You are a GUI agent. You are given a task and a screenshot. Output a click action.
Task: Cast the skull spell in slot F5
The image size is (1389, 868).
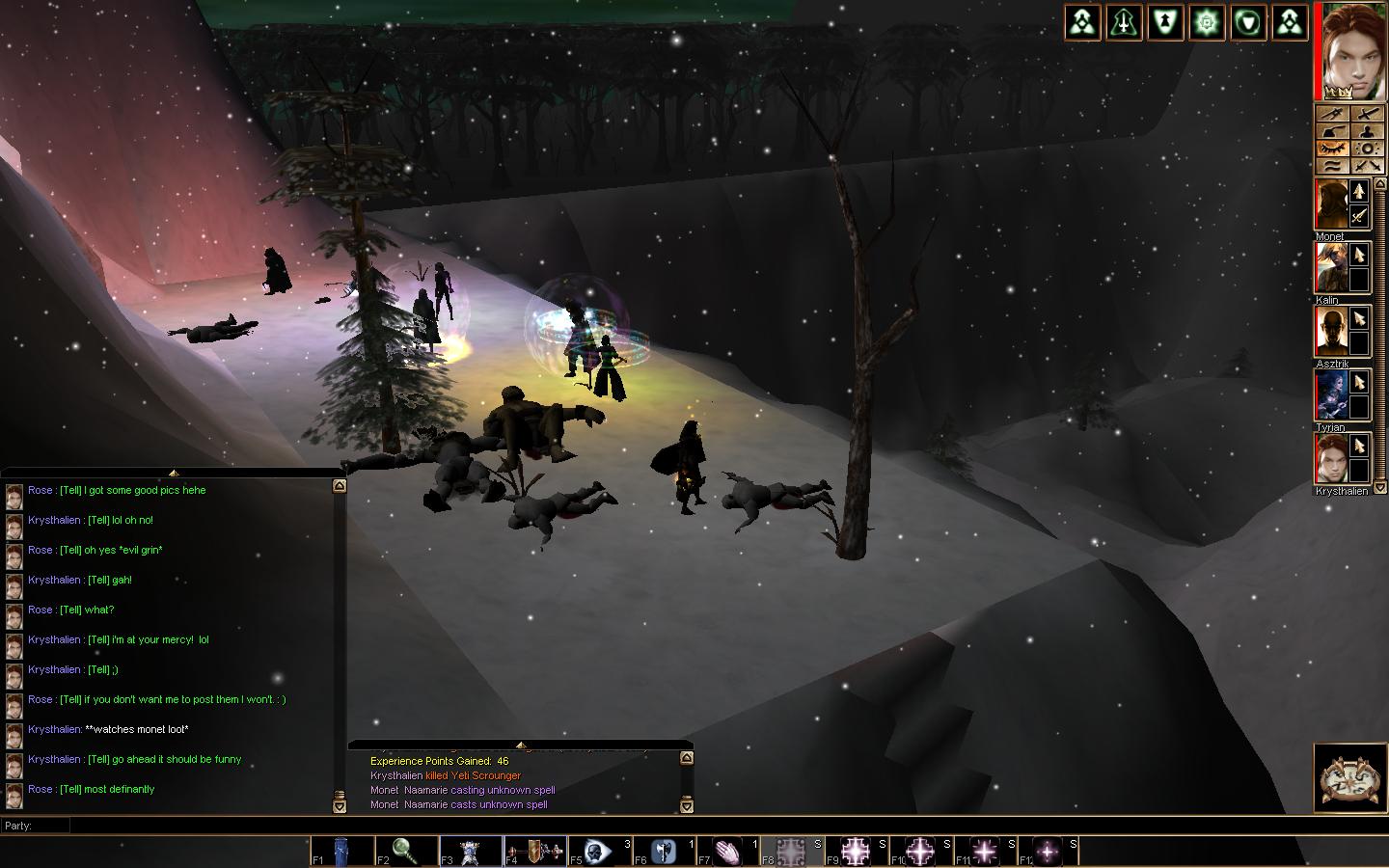pyautogui.click(x=599, y=852)
